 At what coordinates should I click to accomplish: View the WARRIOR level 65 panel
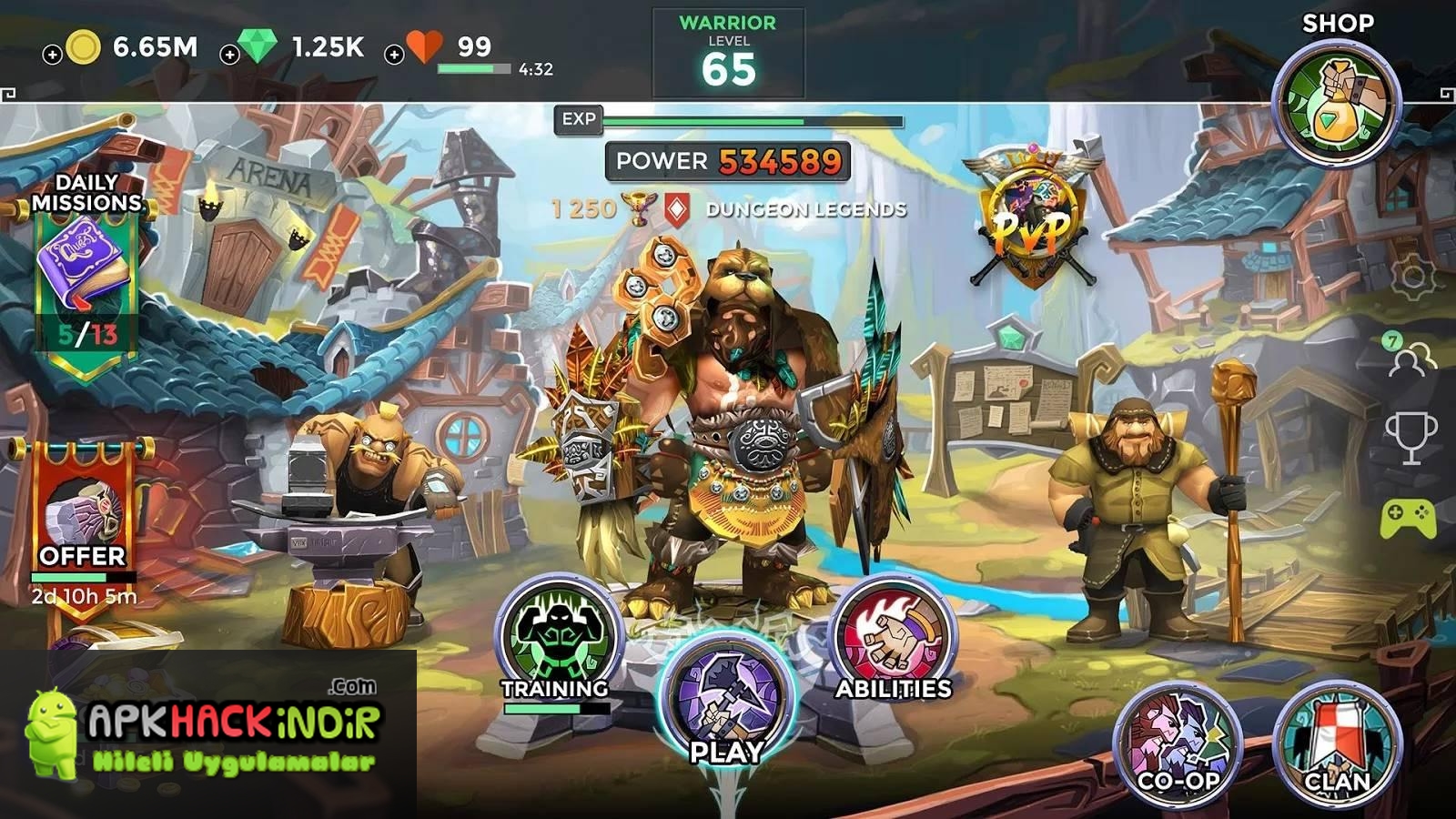click(x=728, y=44)
